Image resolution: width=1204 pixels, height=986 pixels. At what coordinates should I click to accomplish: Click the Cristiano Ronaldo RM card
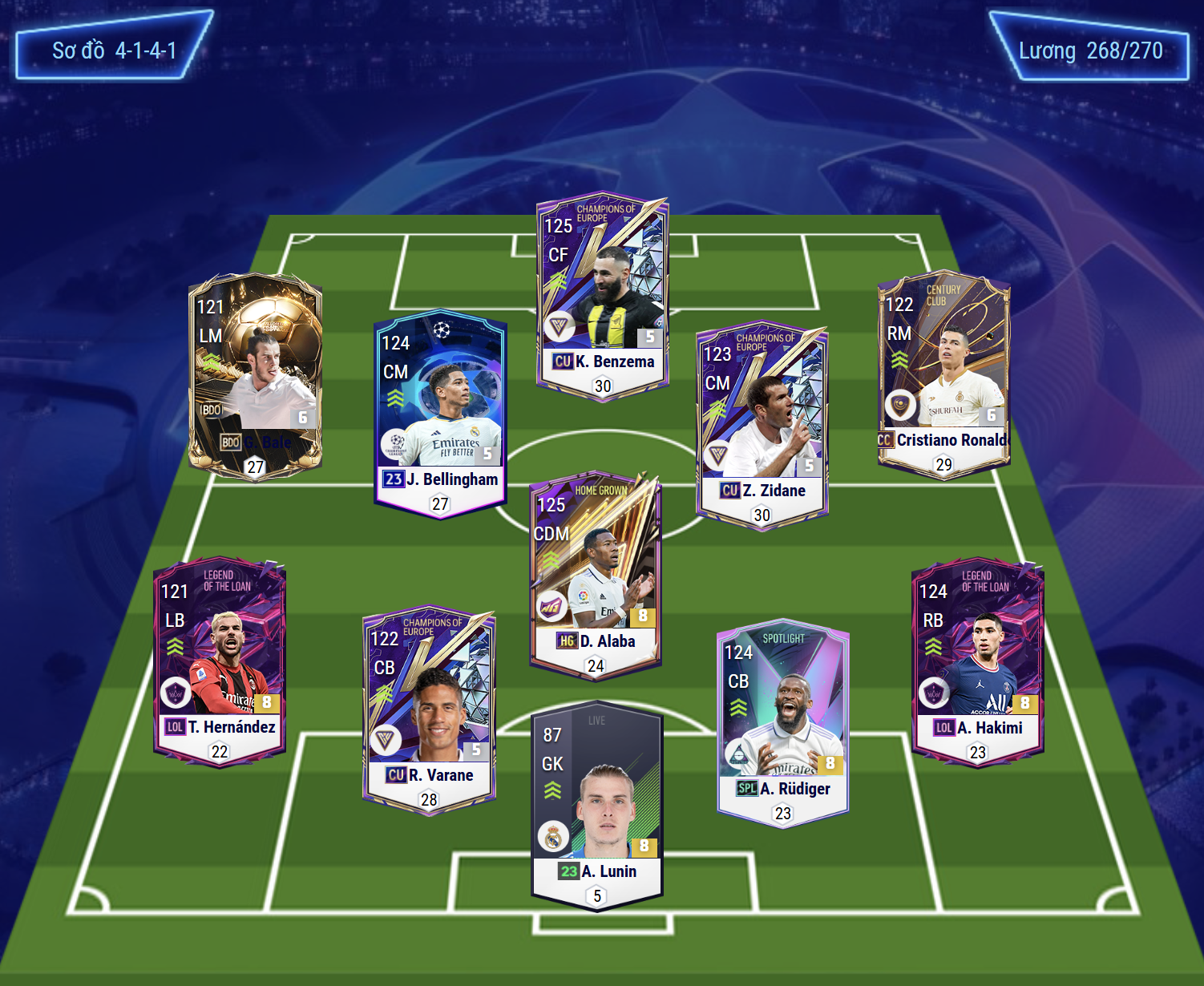point(943,374)
